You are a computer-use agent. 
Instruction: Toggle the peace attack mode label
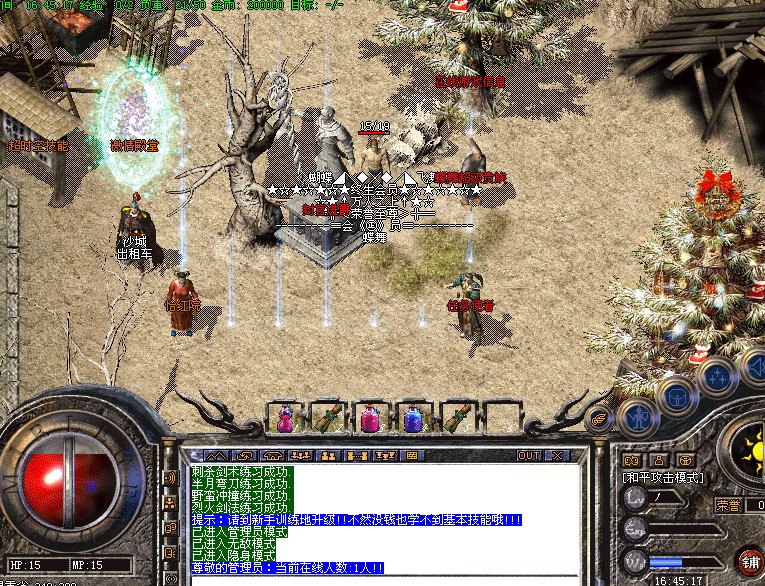pos(664,478)
